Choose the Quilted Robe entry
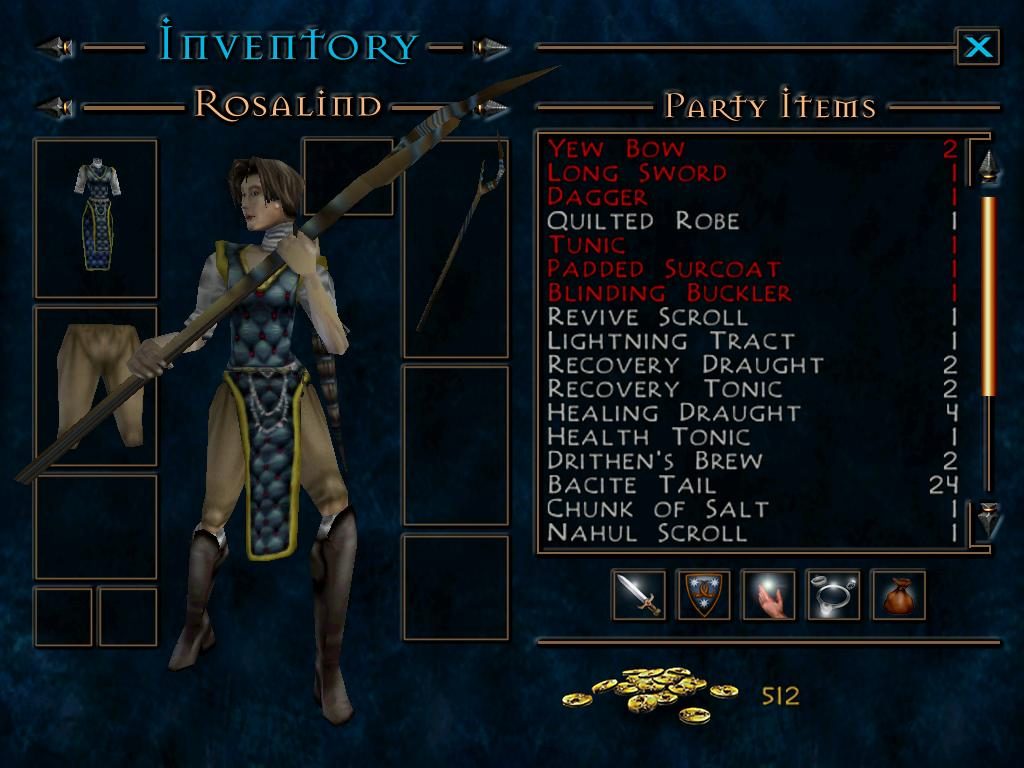The image size is (1024, 768). coord(643,221)
